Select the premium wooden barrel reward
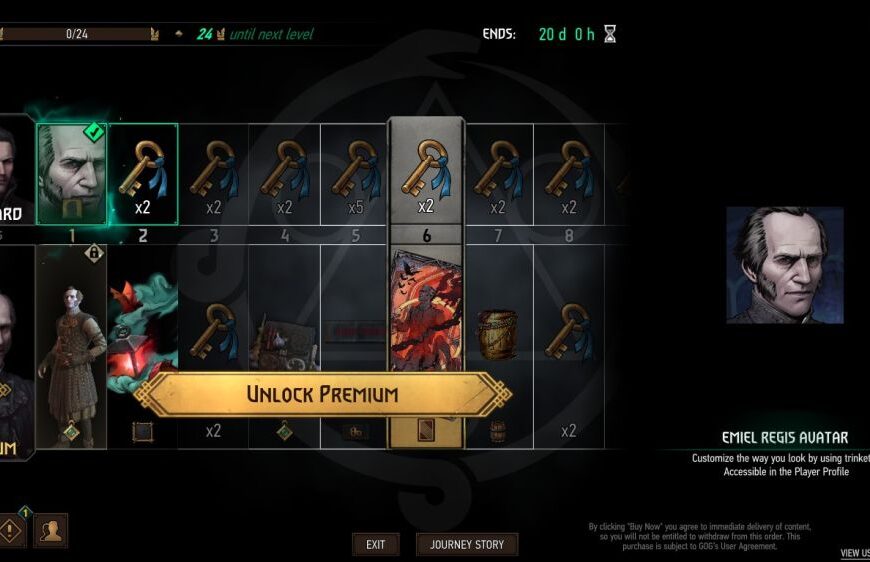870x562 pixels. (497, 335)
